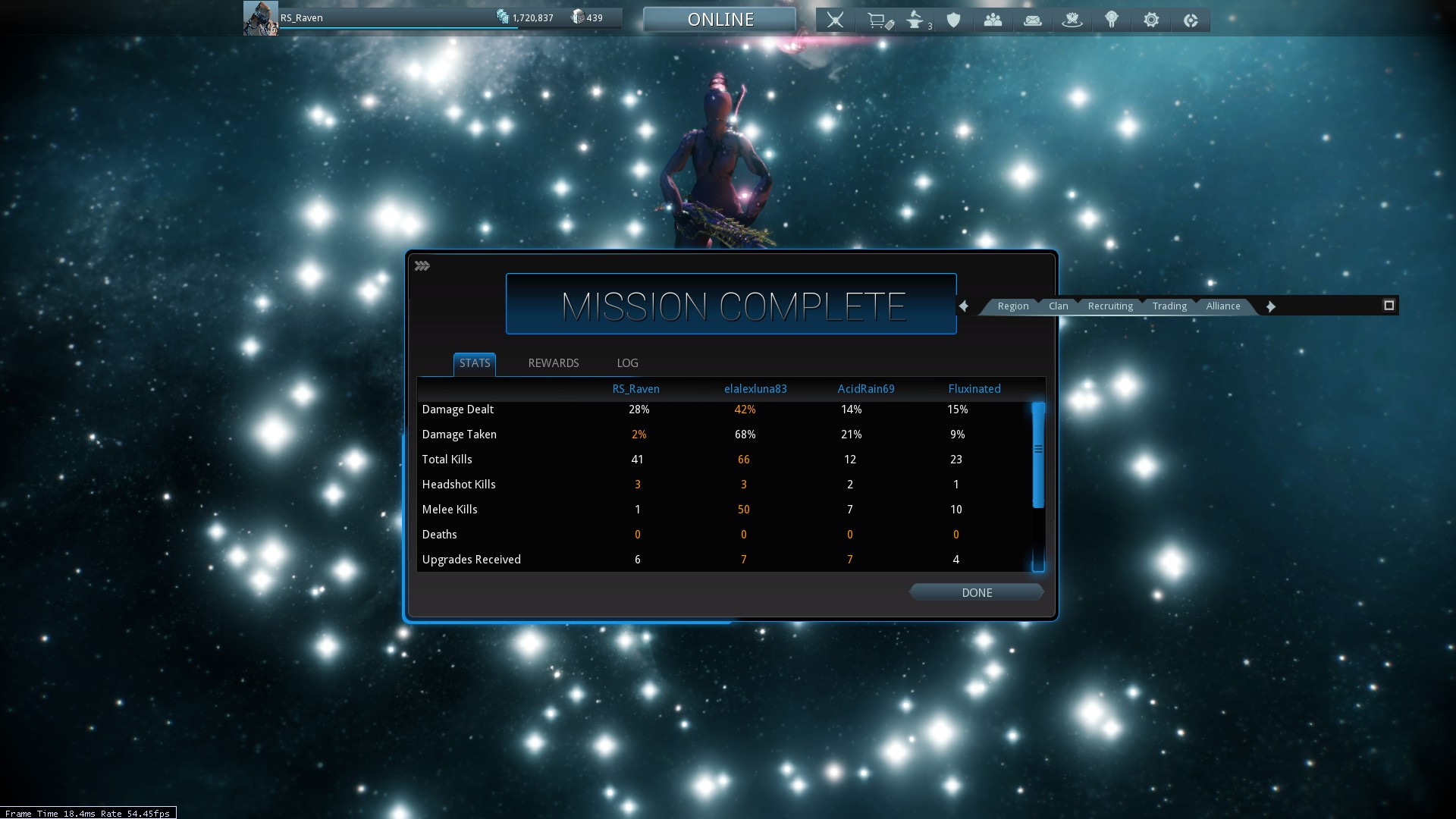The image size is (1456, 819).
Task: Switch to Clan chat
Action: [1058, 306]
